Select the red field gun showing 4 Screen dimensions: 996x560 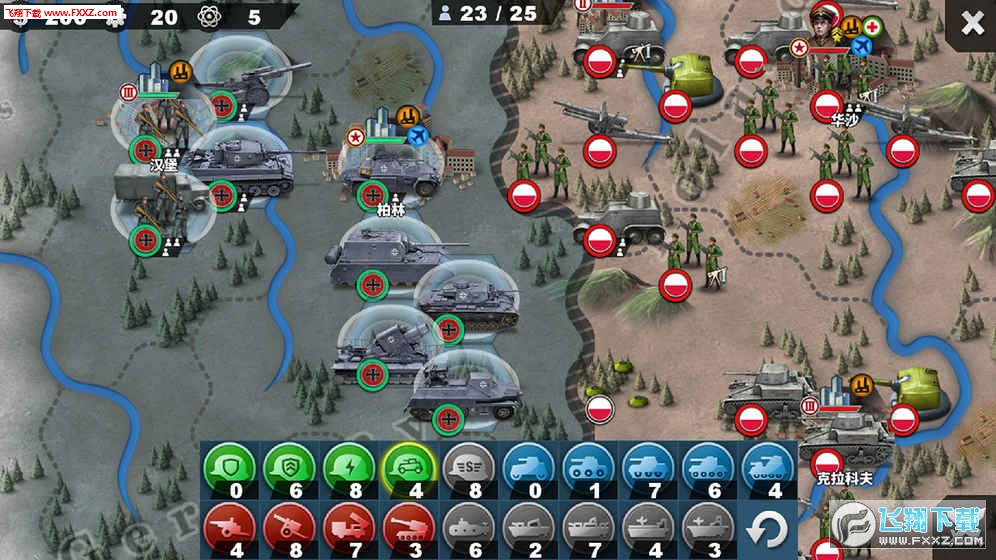229,527
